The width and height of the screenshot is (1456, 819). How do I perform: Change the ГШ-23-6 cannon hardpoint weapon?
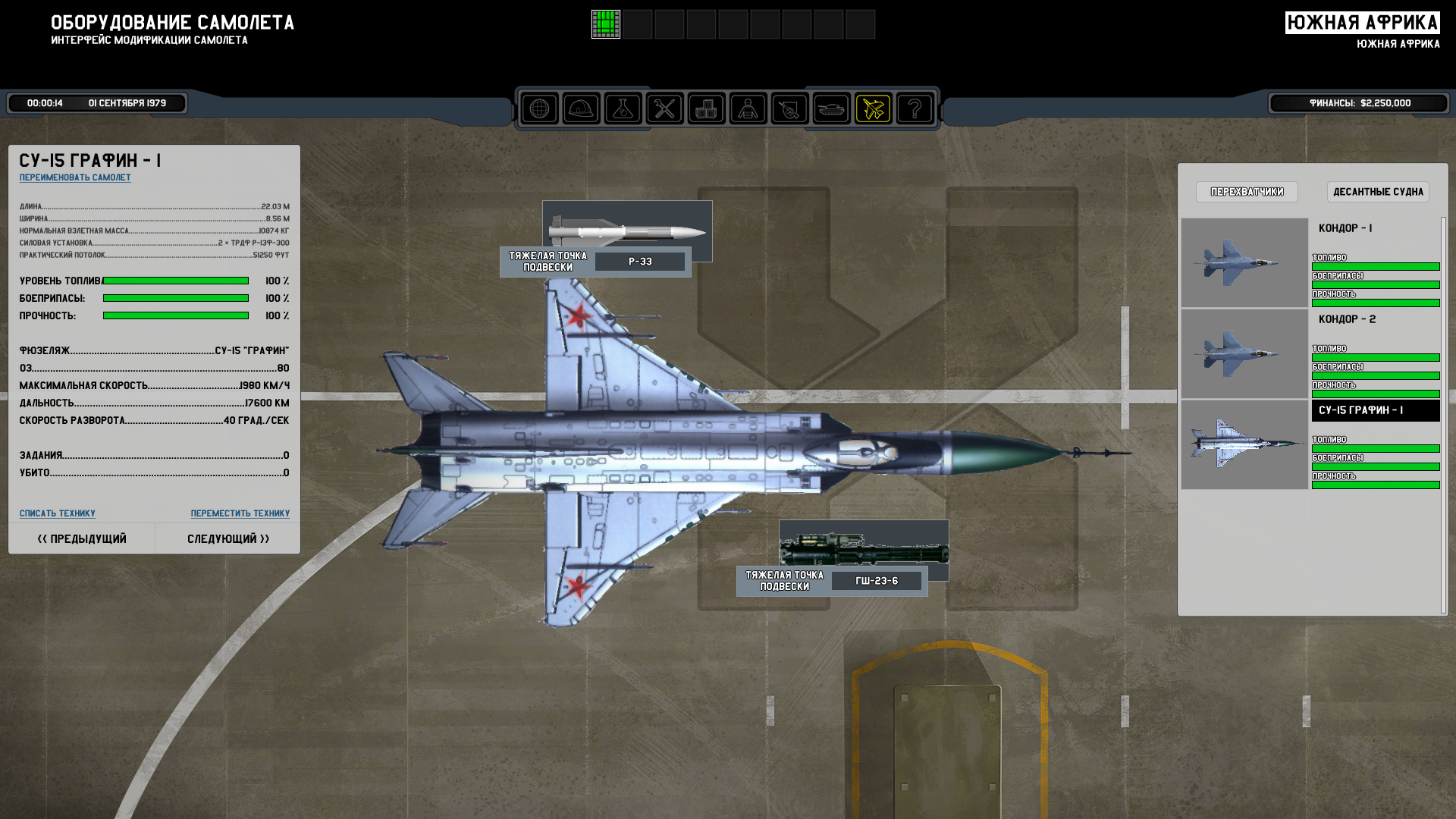pos(877,581)
